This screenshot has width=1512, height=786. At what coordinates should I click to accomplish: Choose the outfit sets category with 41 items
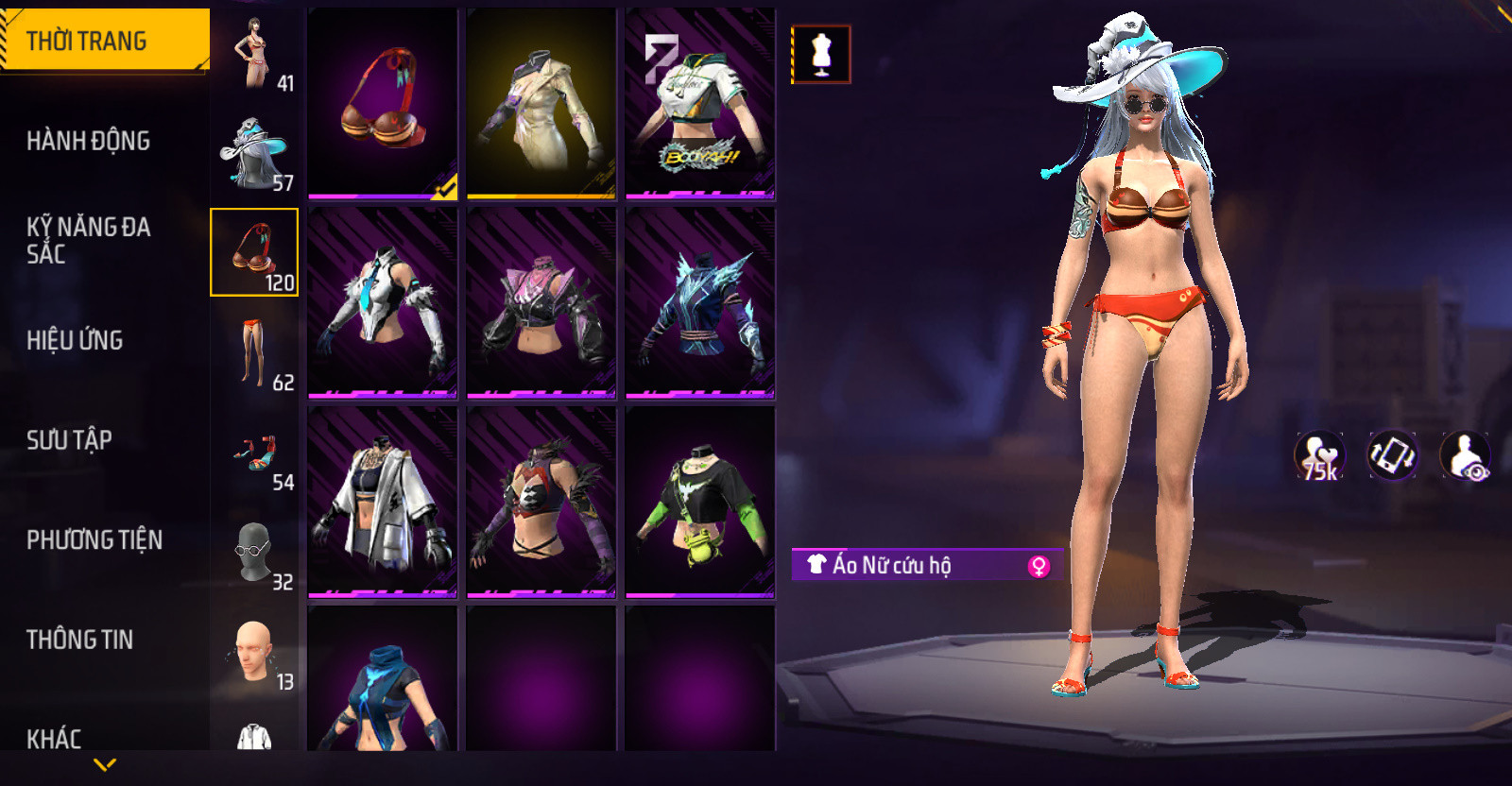(x=254, y=53)
